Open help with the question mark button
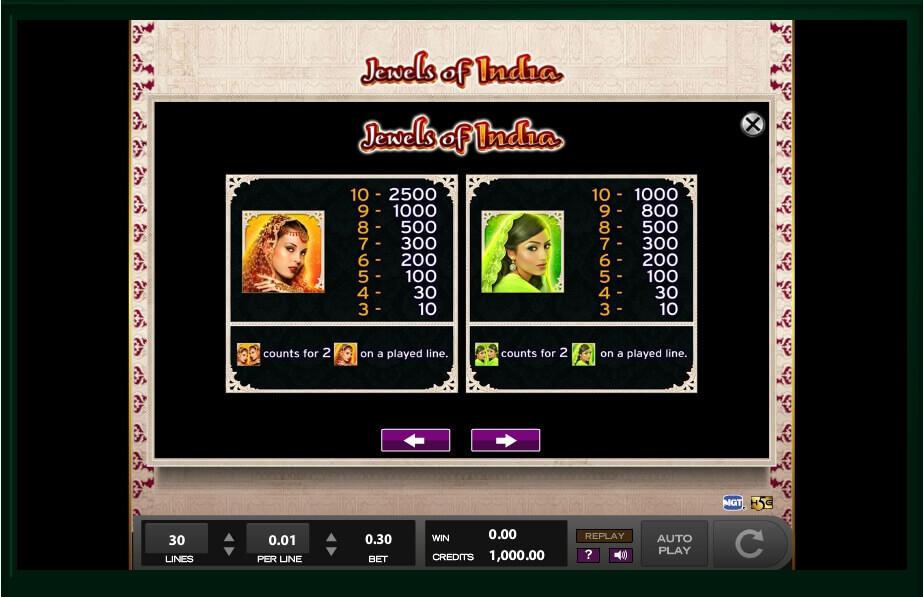Image resolution: width=924 pixels, height=597 pixels. [x=588, y=555]
